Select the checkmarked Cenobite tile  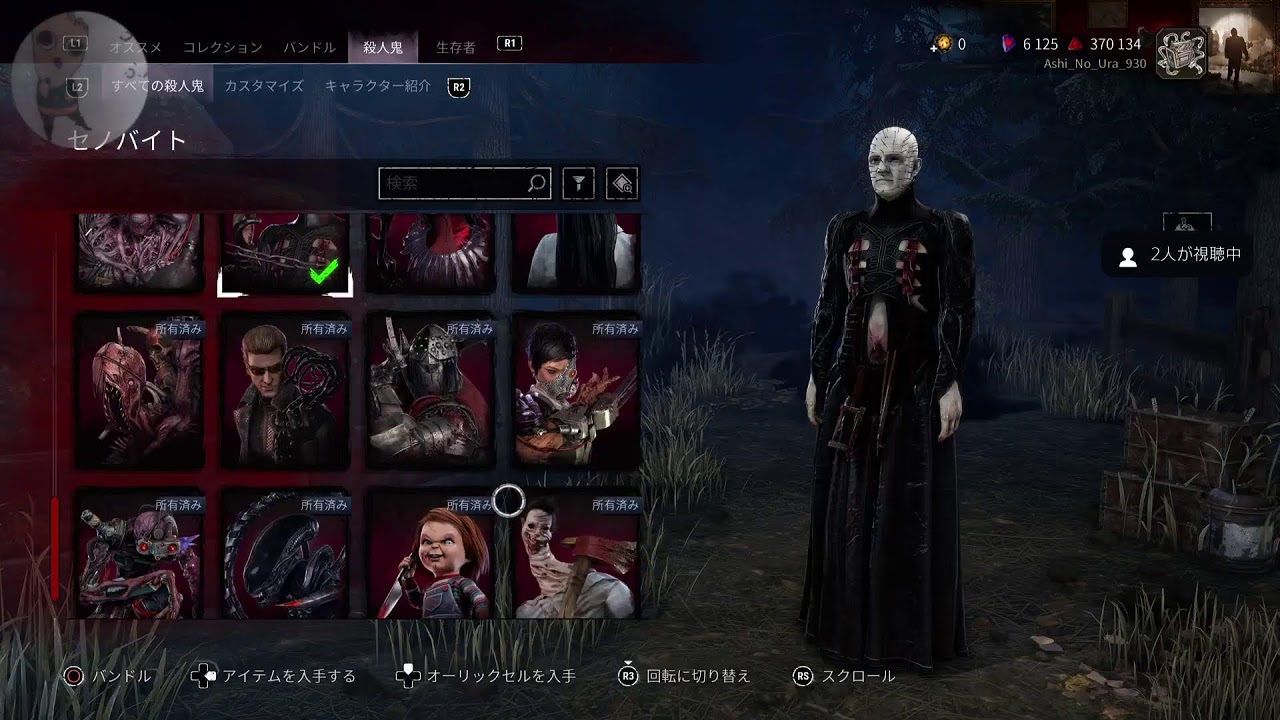285,254
